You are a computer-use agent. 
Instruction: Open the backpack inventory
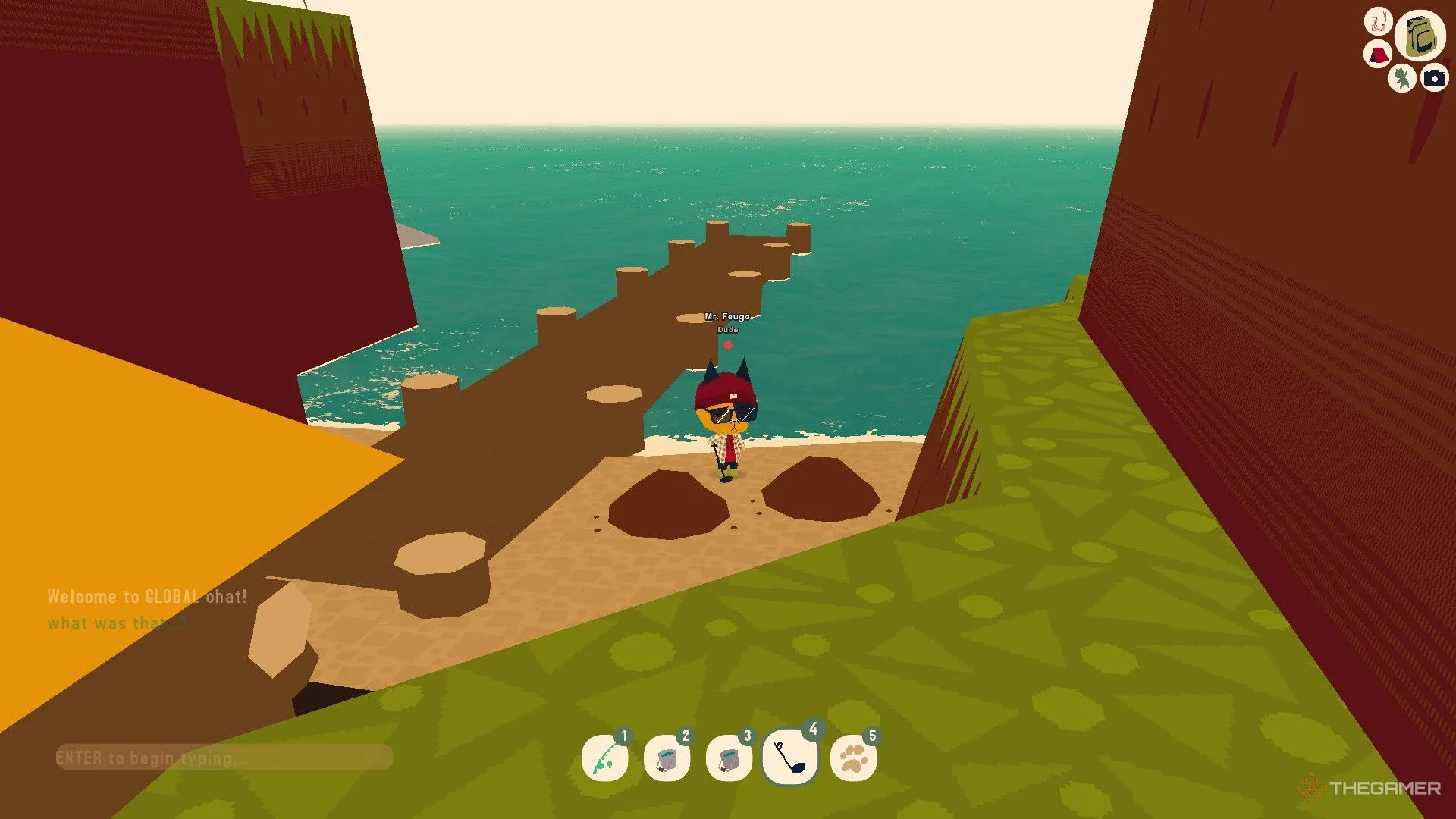tap(1420, 36)
